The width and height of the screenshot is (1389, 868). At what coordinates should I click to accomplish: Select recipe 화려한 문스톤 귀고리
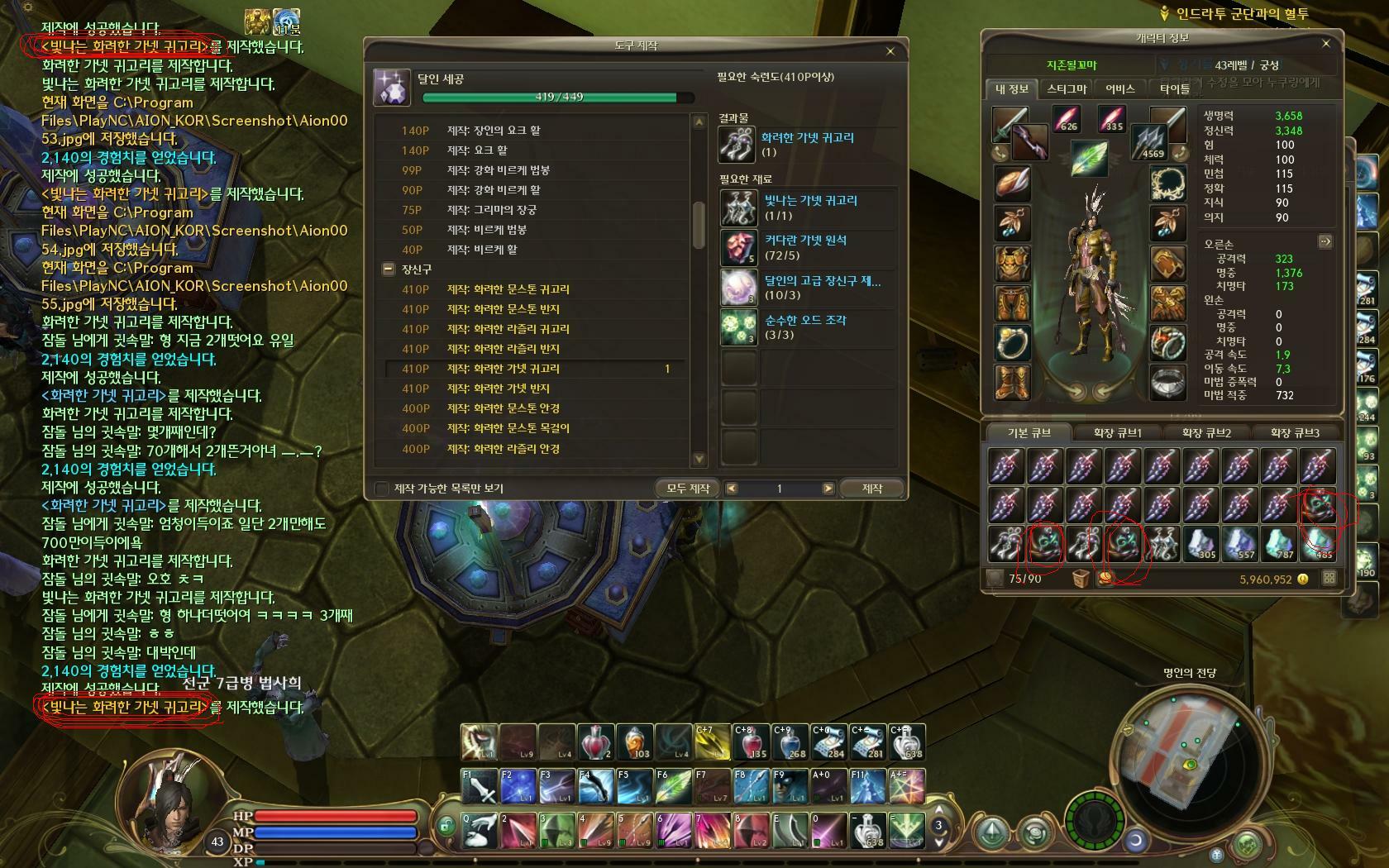click(508, 289)
